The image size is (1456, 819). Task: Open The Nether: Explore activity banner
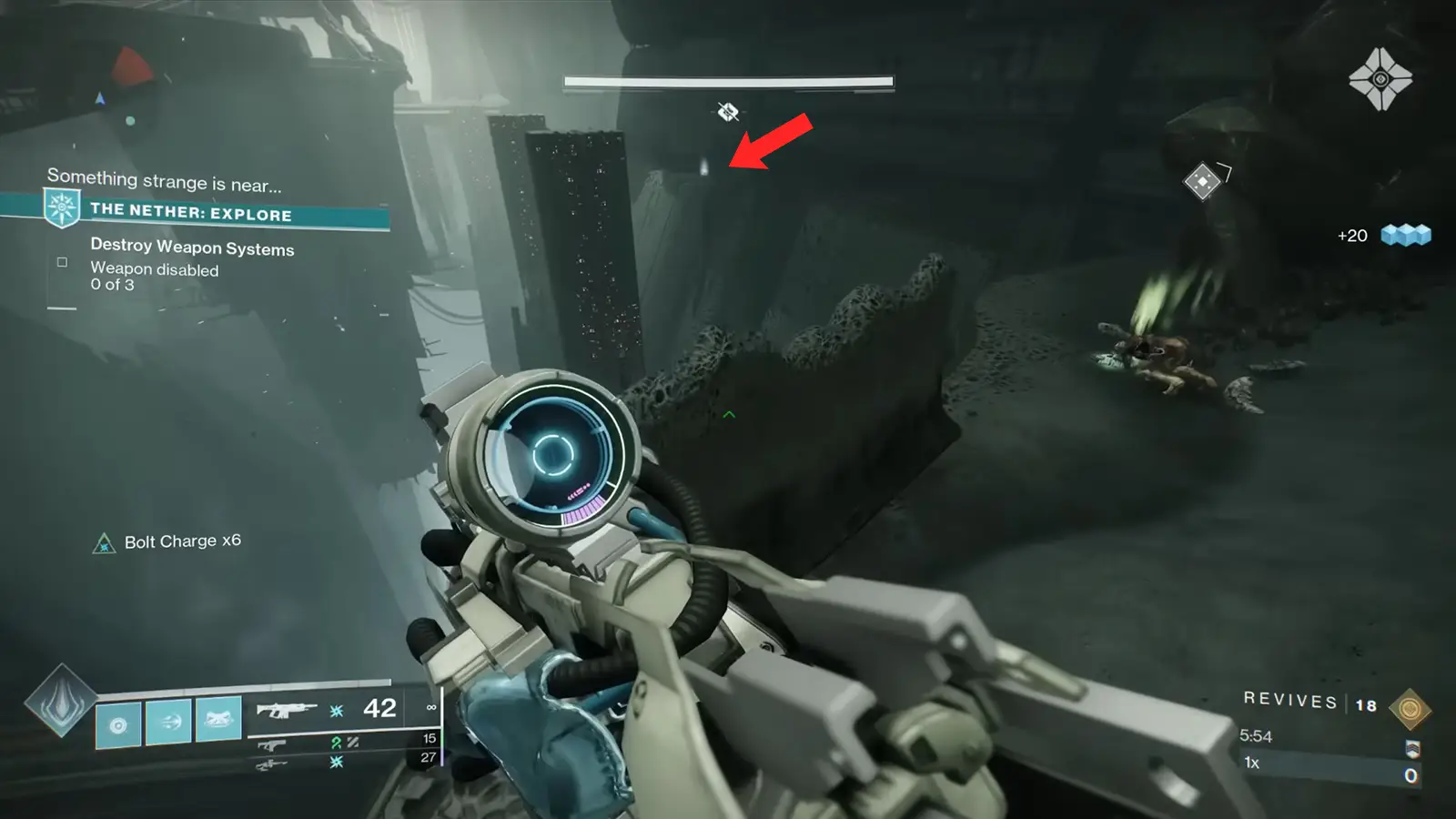pos(191,213)
